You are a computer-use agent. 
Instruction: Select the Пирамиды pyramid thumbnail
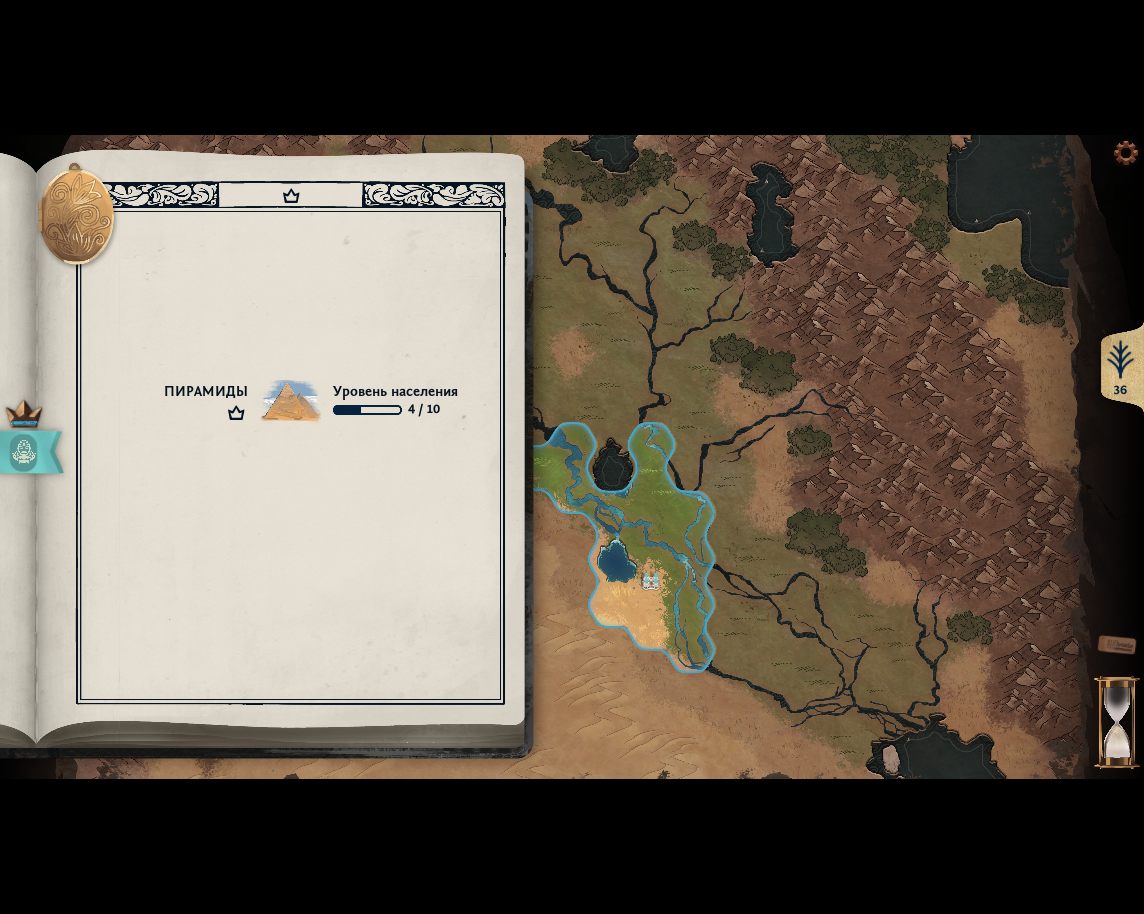point(290,401)
